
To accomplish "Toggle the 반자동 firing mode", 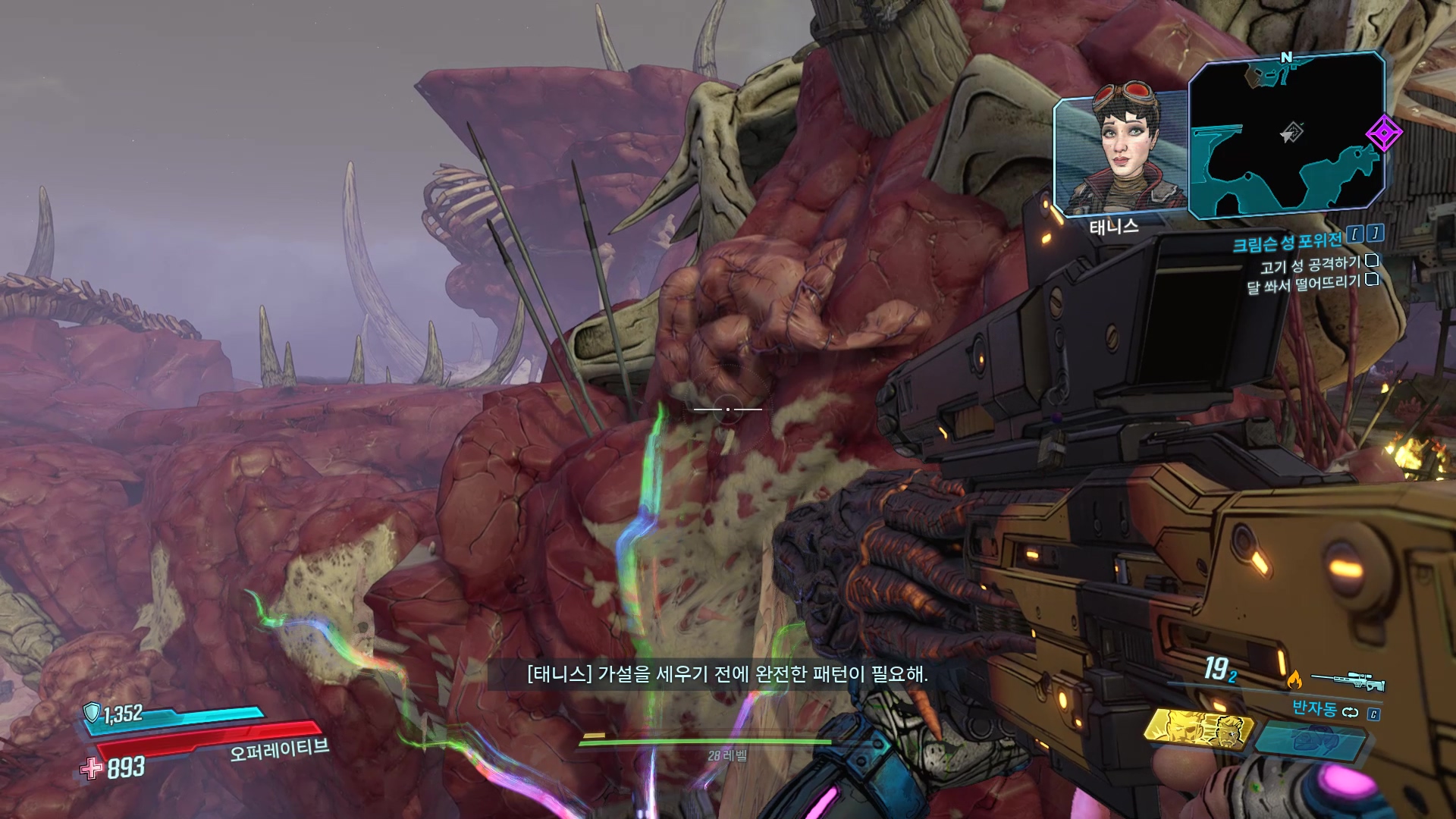I will pyautogui.click(x=1315, y=709).
